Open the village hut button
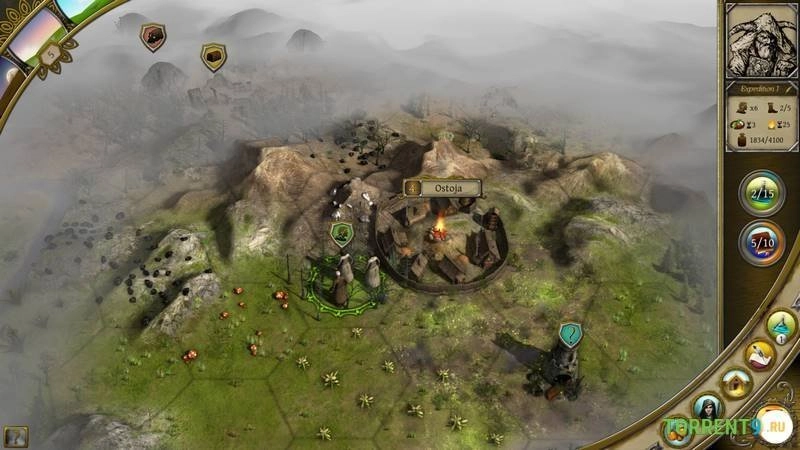The height and width of the screenshot is (450, 800). pos(738,381)
